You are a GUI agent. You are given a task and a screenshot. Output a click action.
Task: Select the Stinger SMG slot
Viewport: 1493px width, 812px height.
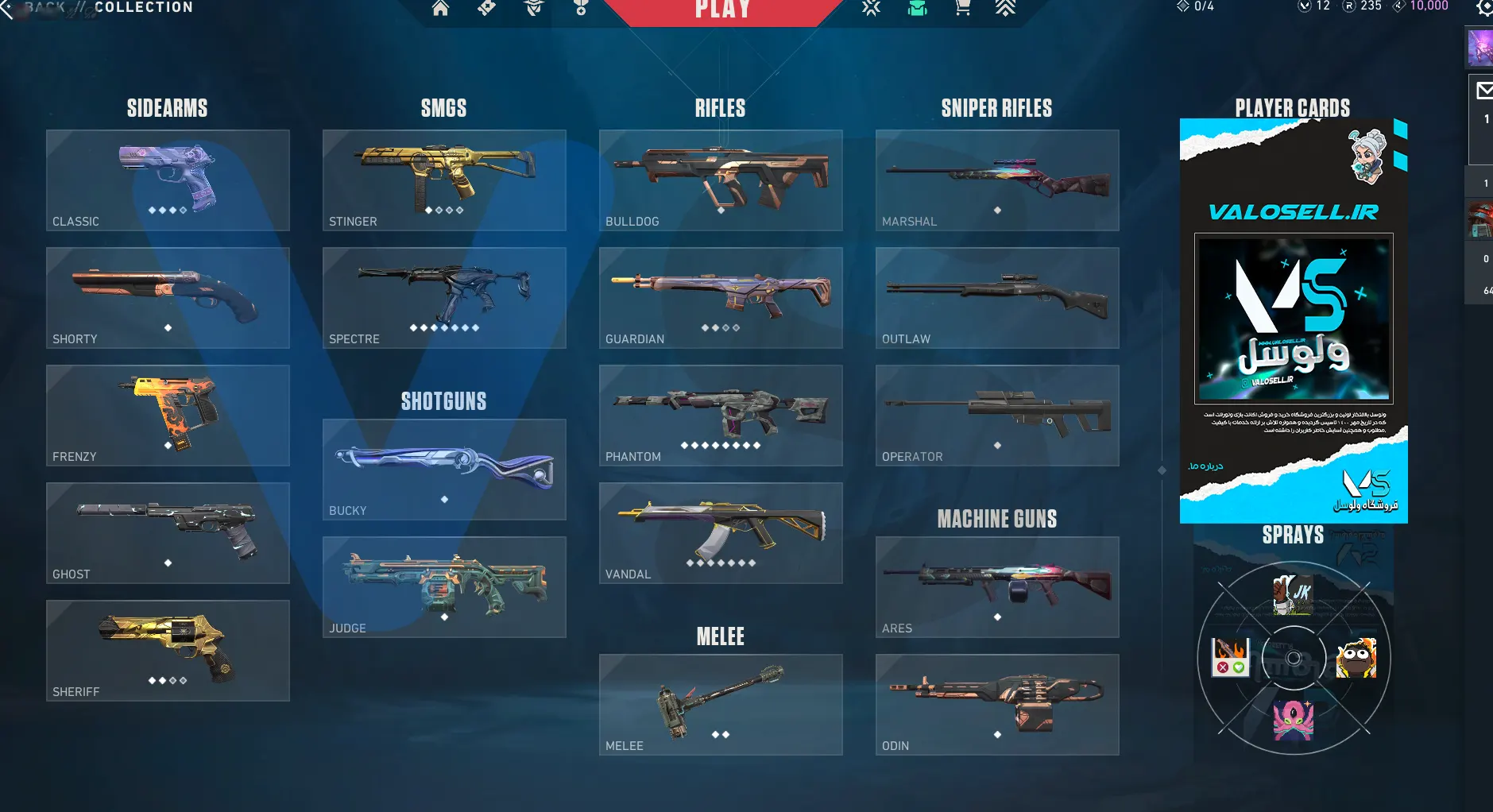(444, 180)
